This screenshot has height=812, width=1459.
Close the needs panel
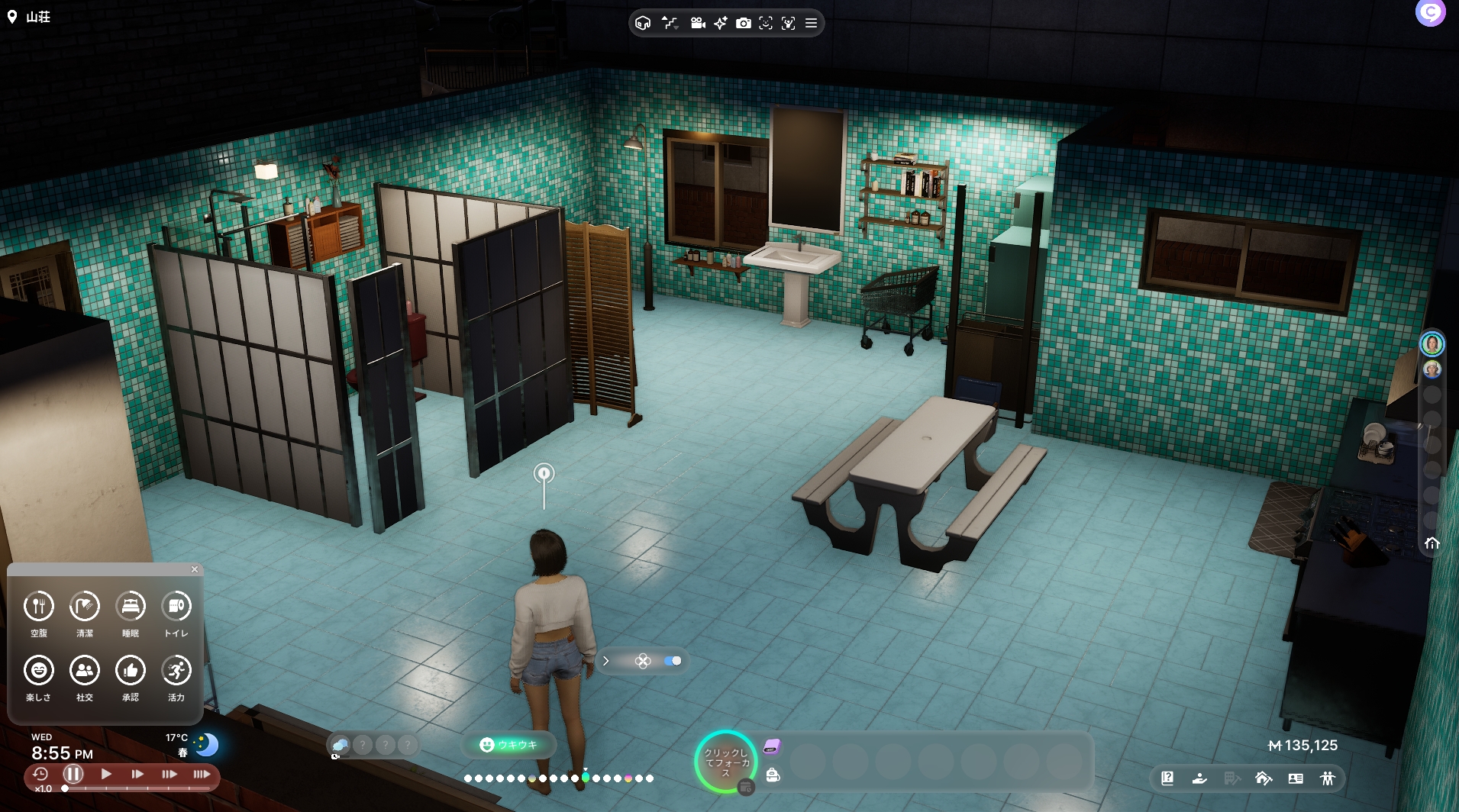[x=195, y=569]
